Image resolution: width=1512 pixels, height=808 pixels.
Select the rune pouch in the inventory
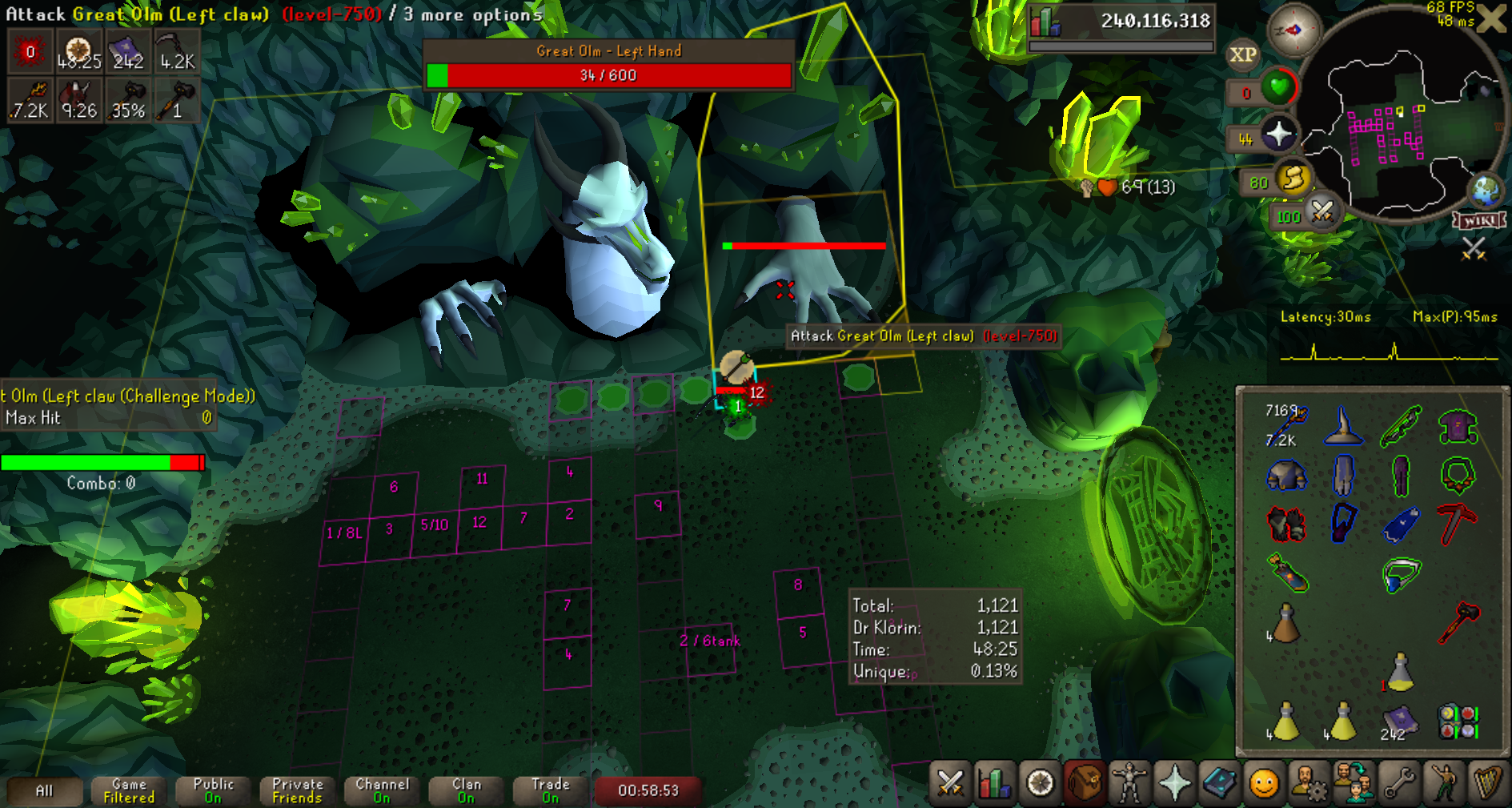click(x=1458, y=721)
